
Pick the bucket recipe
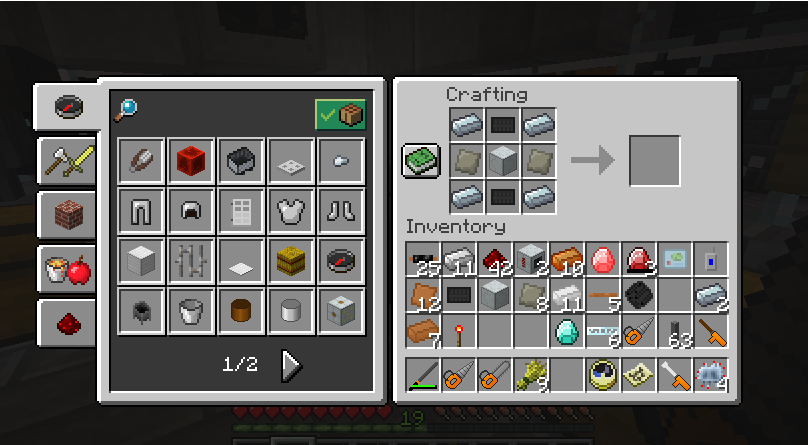click(192, 310)
